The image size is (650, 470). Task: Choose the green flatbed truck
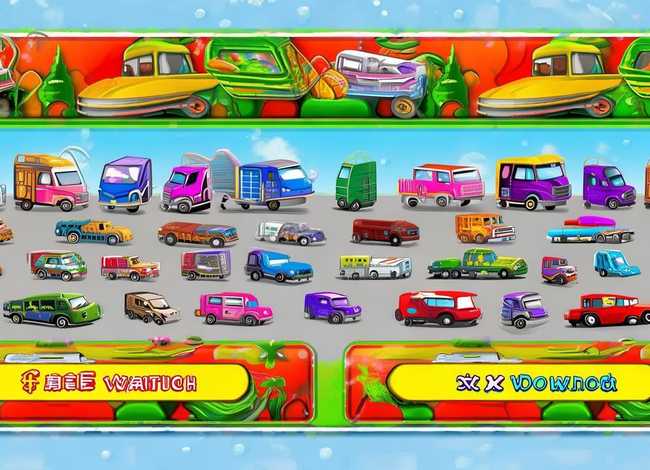(477, 265)
